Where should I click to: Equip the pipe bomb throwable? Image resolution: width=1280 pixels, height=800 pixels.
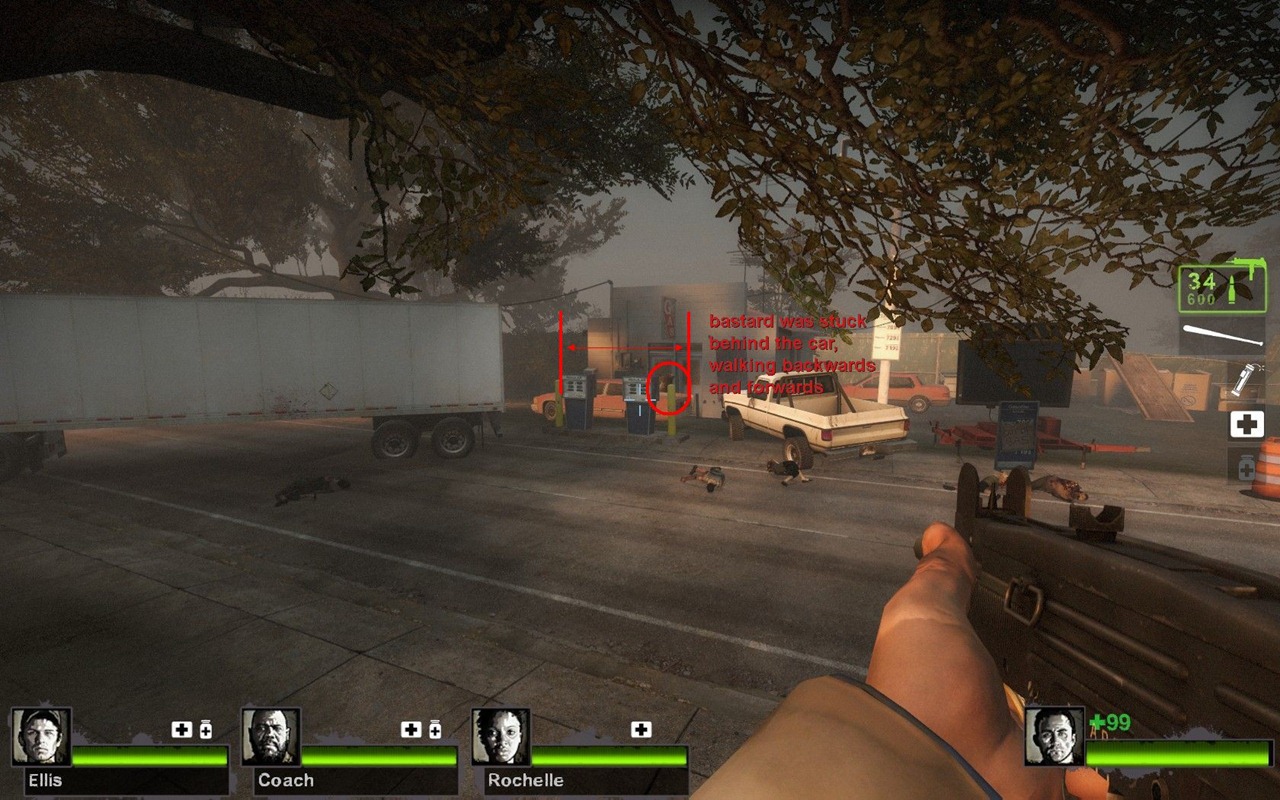tap(1245, 381)
